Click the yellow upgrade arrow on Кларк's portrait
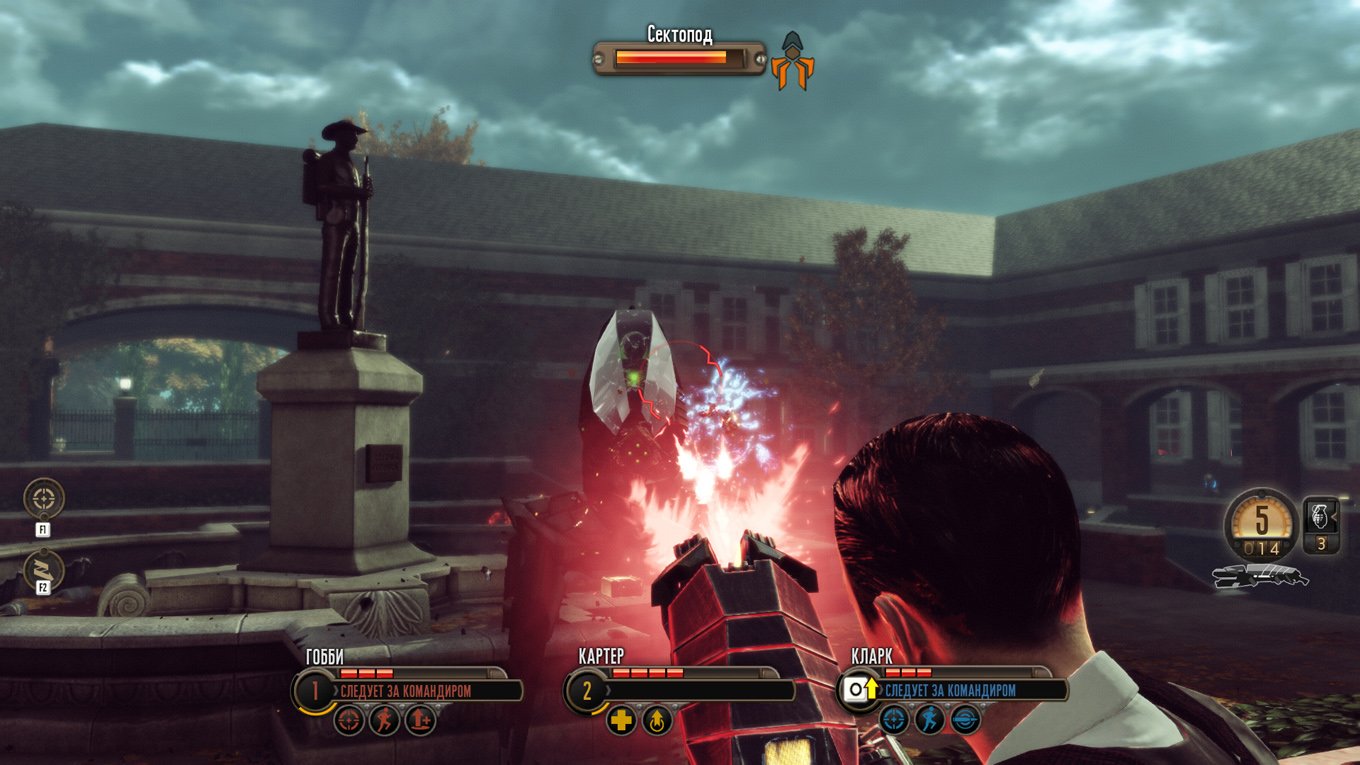The width and height of the screenshot is (1360, 765). [871, 687]
